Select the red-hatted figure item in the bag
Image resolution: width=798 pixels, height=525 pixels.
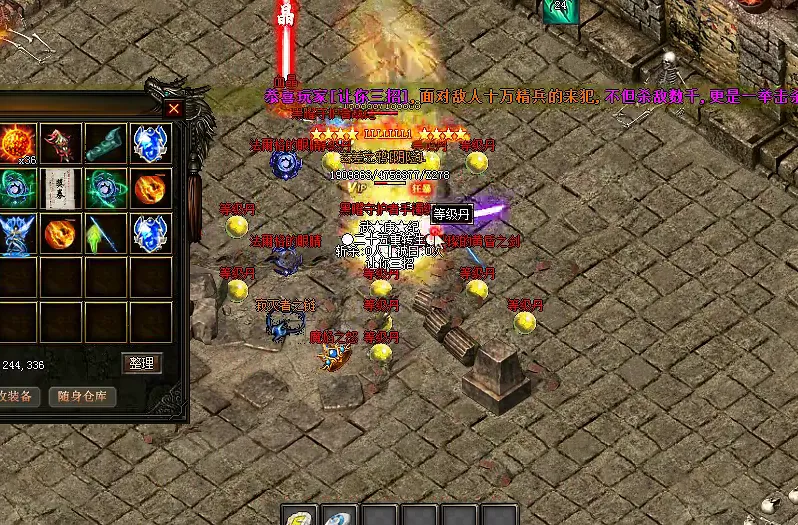click(61, 143)
